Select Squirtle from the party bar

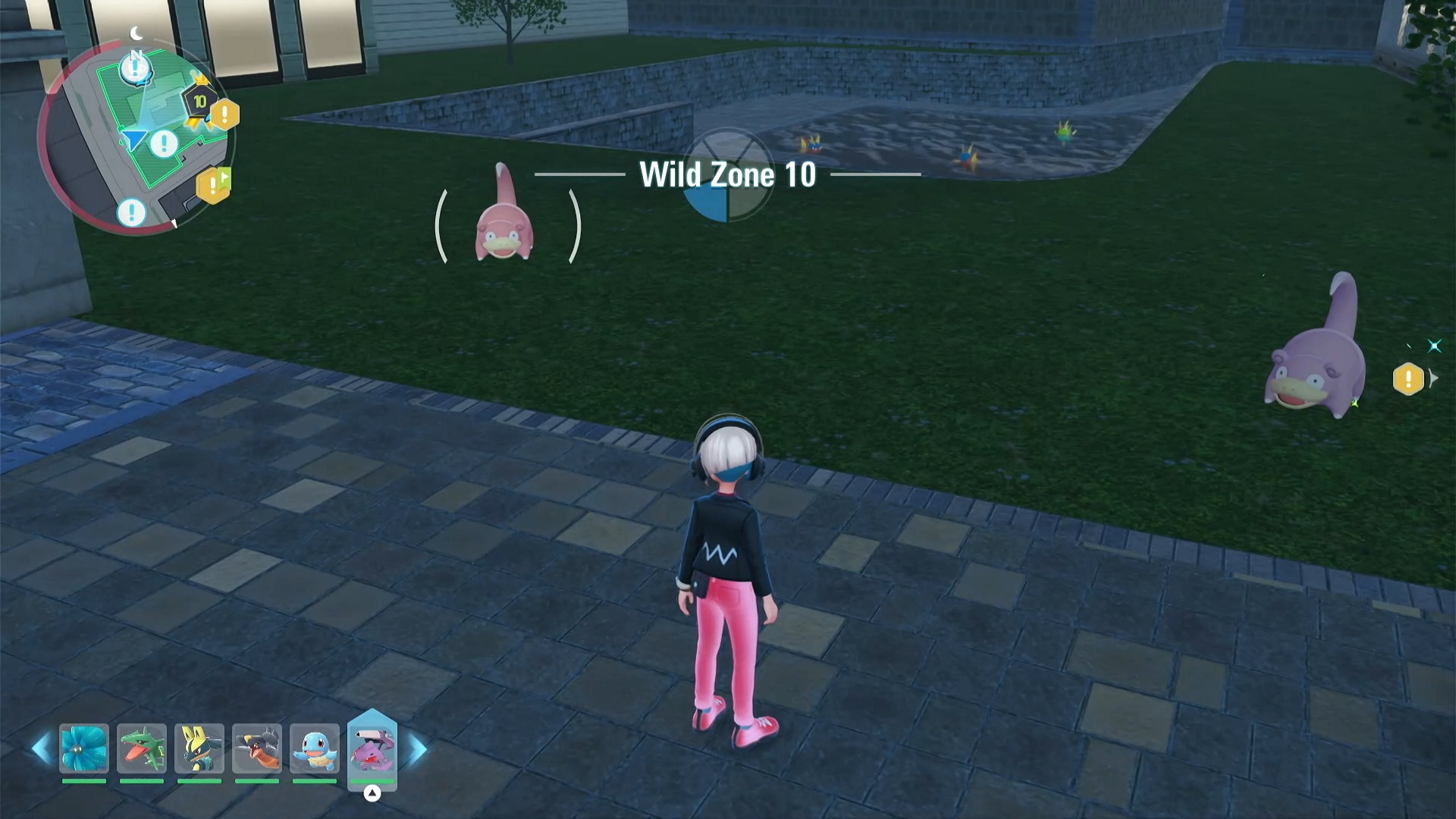[315, 748]
